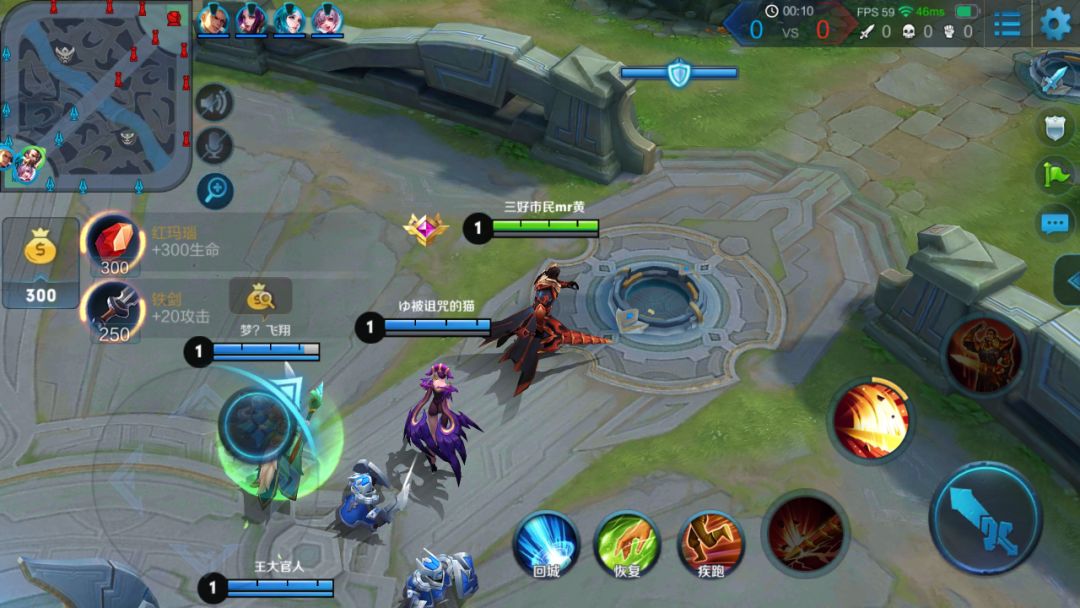Use the 恢复 heal spell
Screen dimensions: 1080x608
626,545
